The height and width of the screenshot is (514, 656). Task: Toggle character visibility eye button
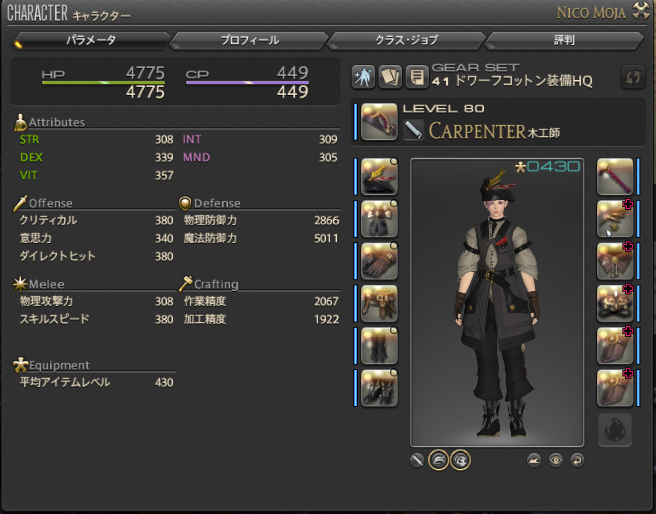(555, 460)
